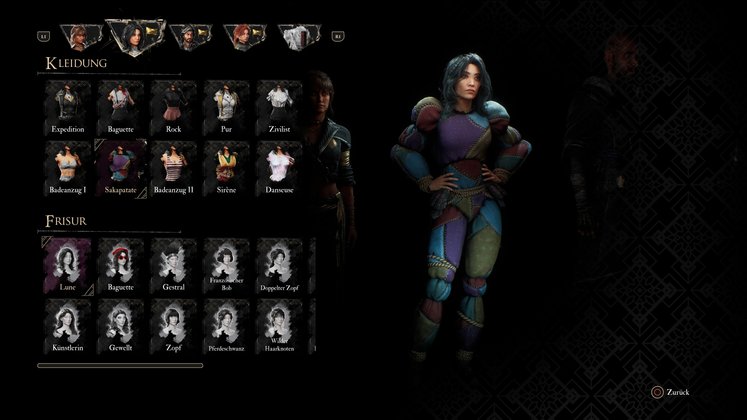Select the Expedition outfit
Image resolution: width=747 pixels, height=420 pixels.
[68, 107]
